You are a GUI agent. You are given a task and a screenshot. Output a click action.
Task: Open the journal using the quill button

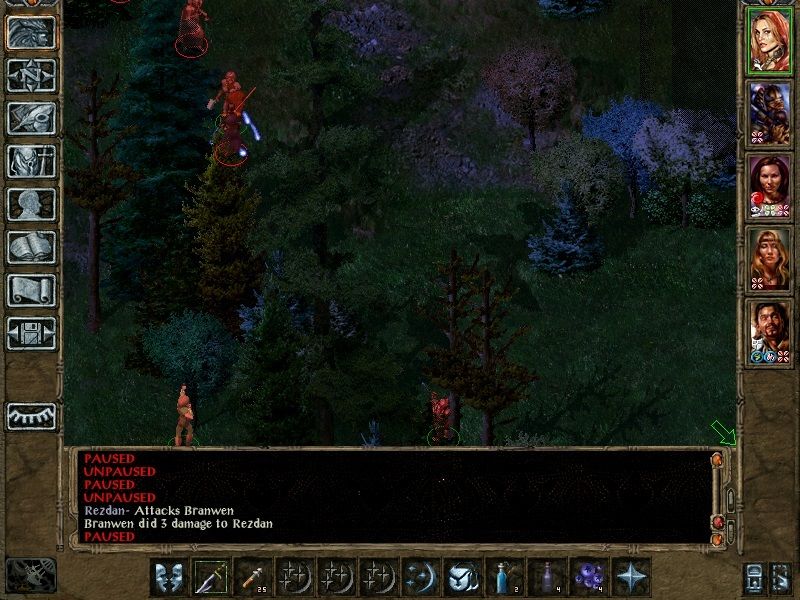[31, 118]
